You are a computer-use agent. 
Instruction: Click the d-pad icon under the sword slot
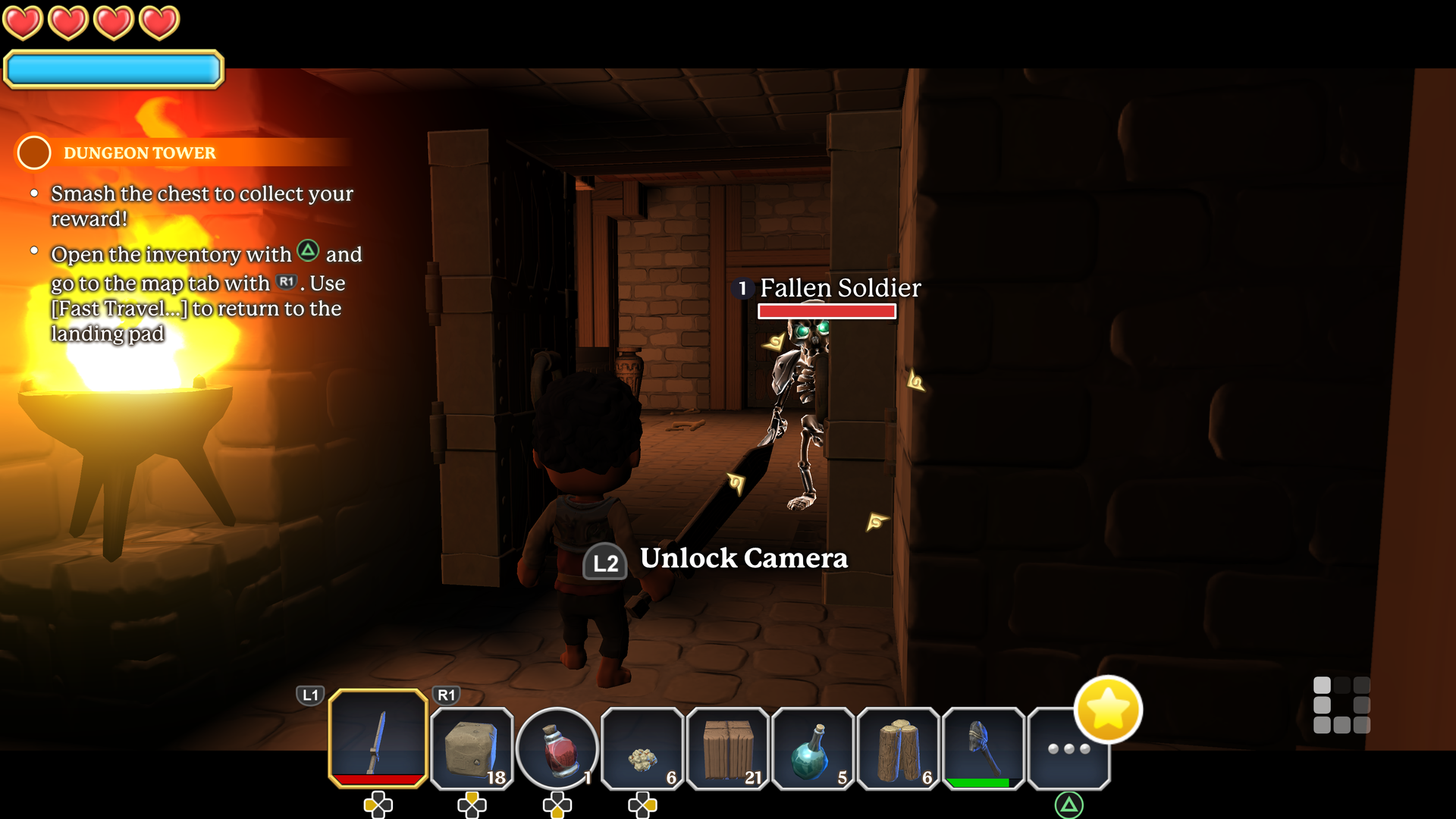pos(378,805)
